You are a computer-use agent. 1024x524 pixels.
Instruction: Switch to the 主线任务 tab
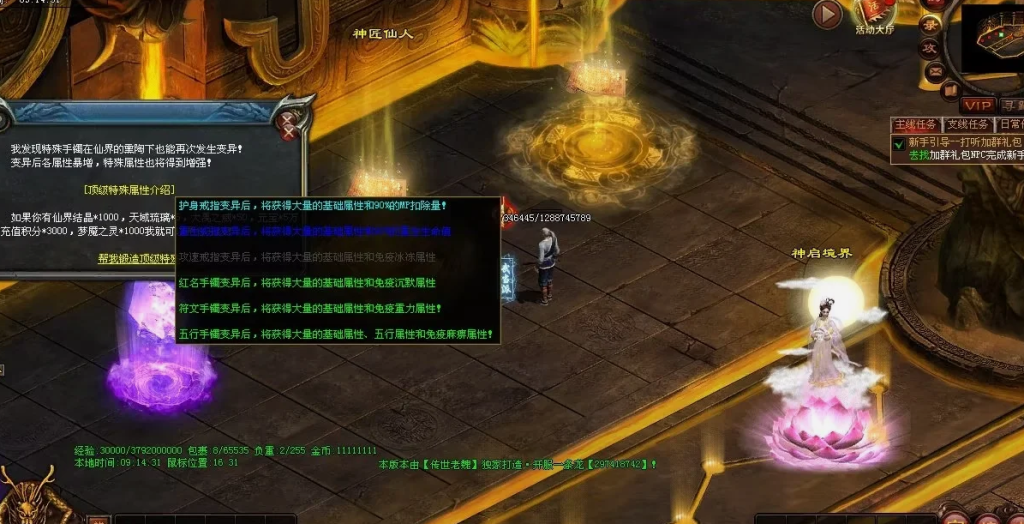click(915, 125)
